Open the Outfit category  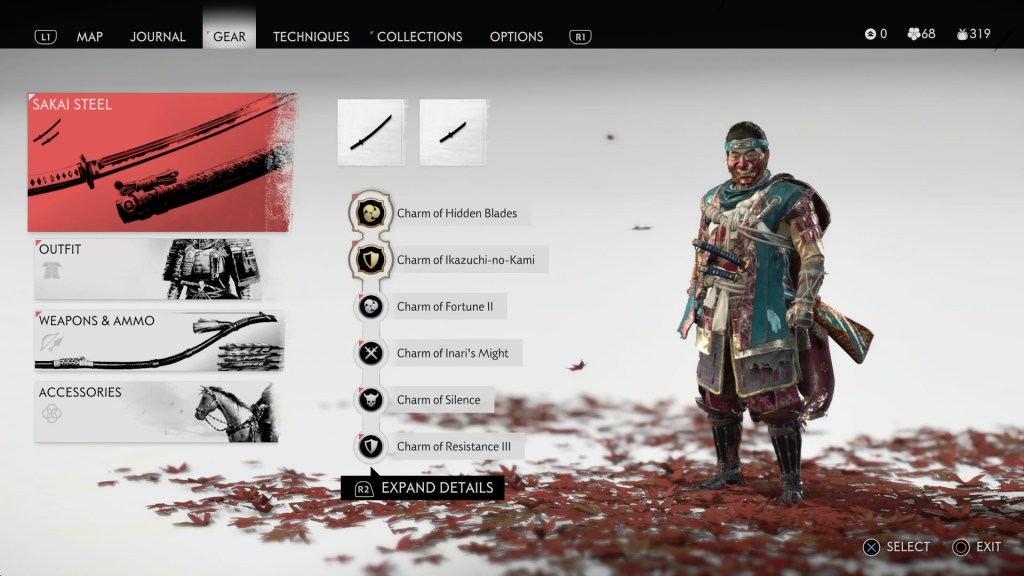coord(159,268)
